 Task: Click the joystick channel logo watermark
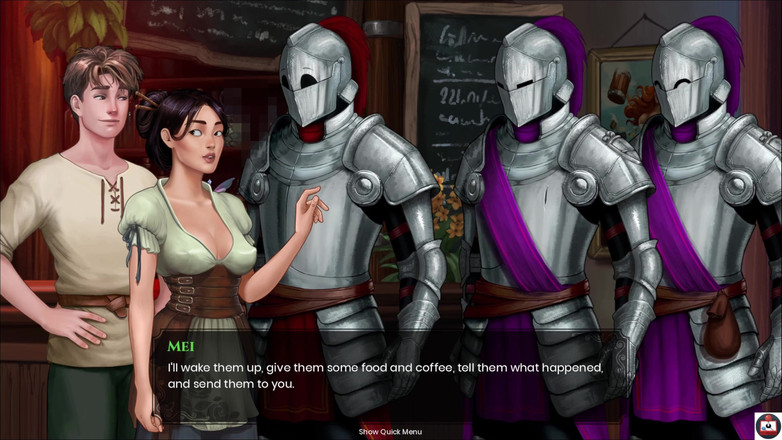(x=767, y=425)
